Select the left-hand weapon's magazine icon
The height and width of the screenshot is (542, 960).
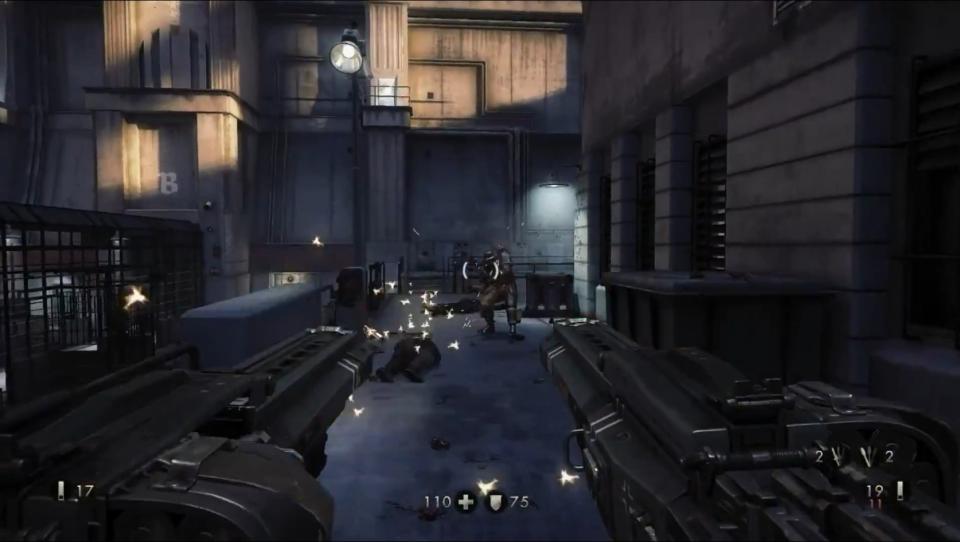pyautogui.click(x=61, y=490)
